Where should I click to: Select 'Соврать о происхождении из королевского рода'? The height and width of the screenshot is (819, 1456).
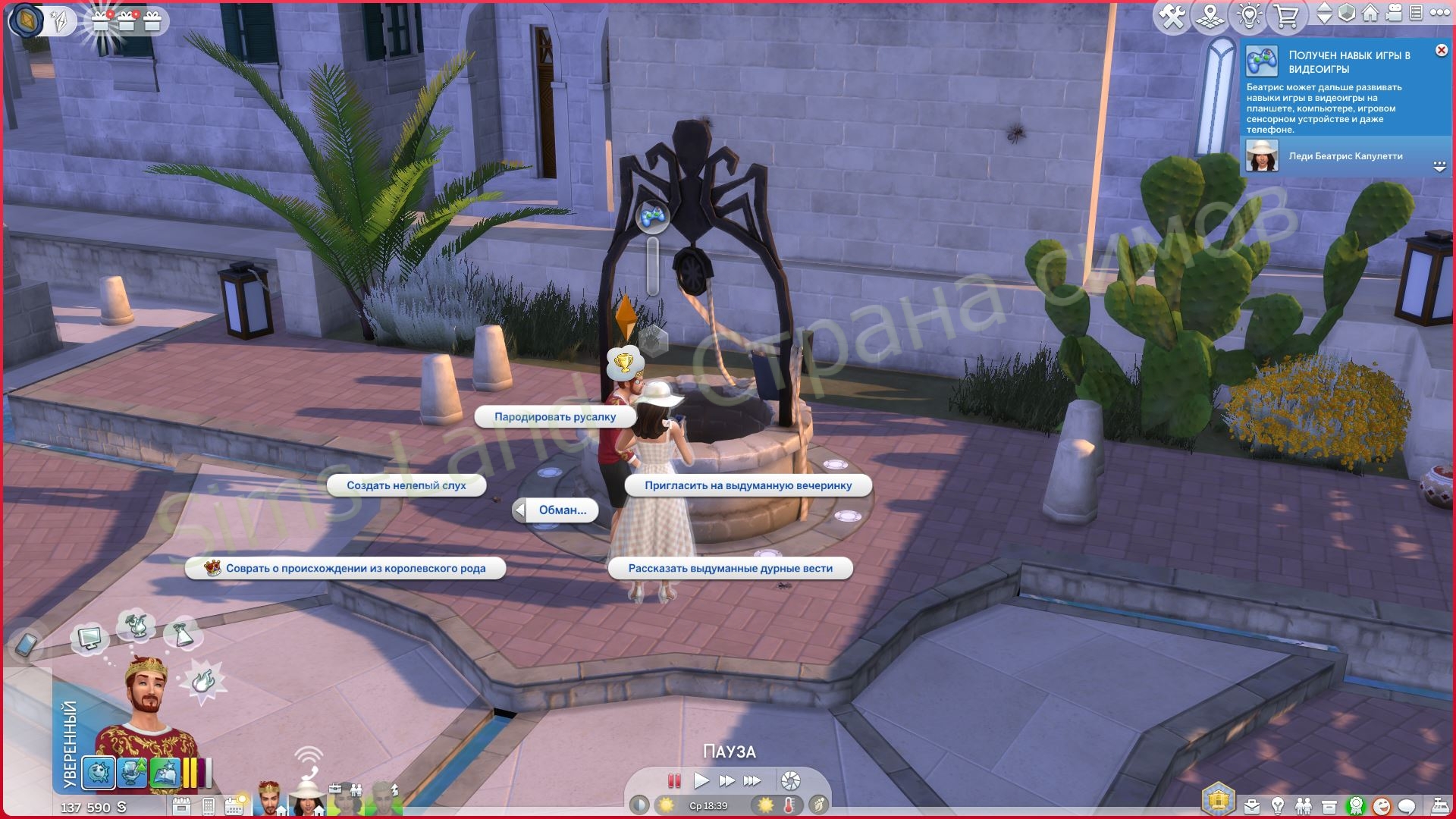pyautogui.click(x=346, y=569)
